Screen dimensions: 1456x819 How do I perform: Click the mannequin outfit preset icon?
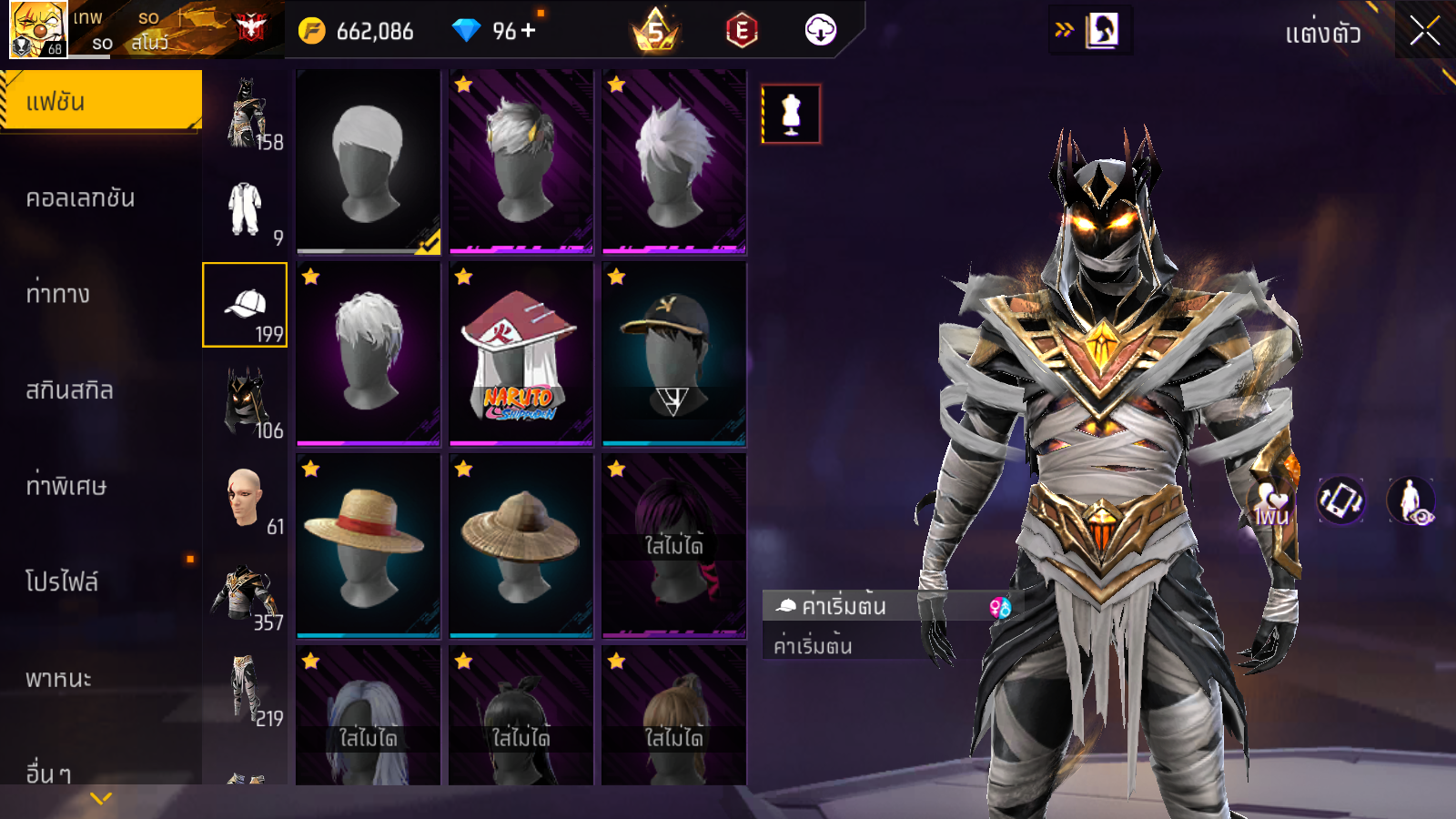coord(791,114)
